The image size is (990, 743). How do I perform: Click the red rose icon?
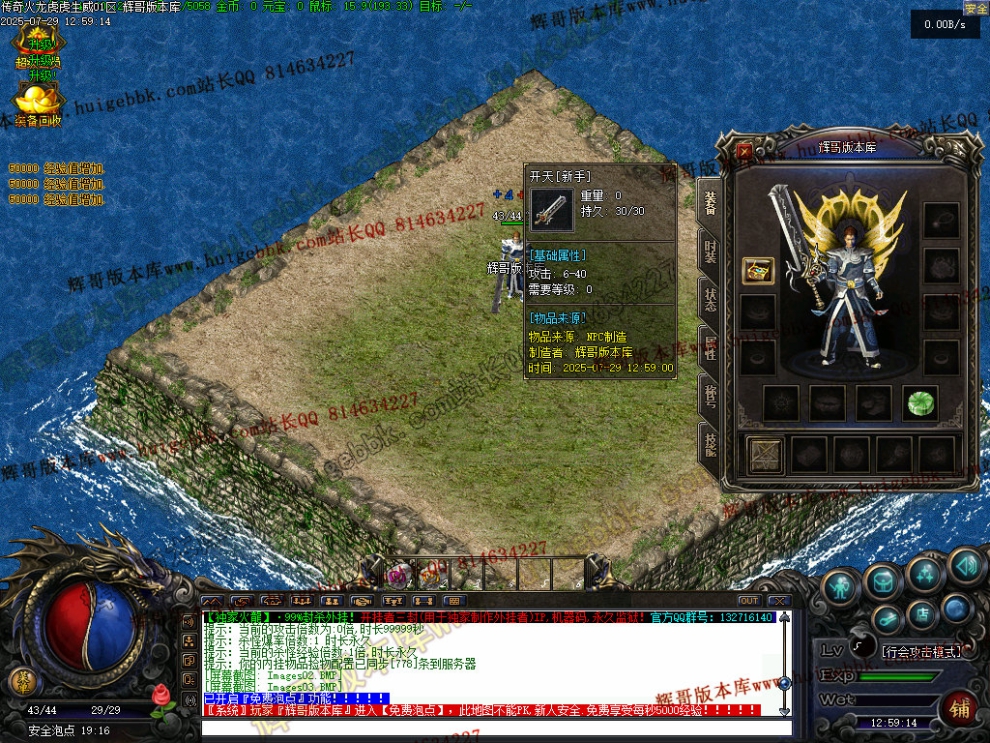[161, 695]
